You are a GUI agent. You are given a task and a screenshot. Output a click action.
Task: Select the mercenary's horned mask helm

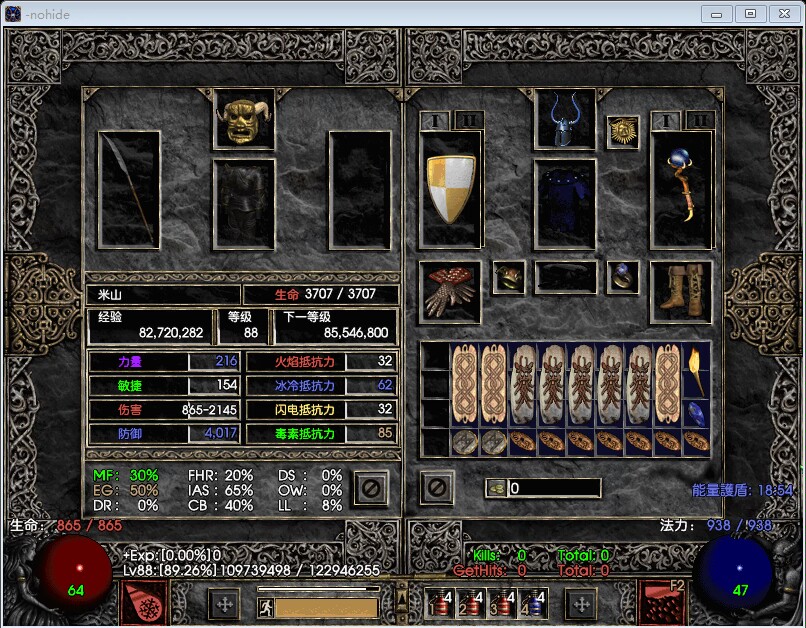(x=244, y=119)
